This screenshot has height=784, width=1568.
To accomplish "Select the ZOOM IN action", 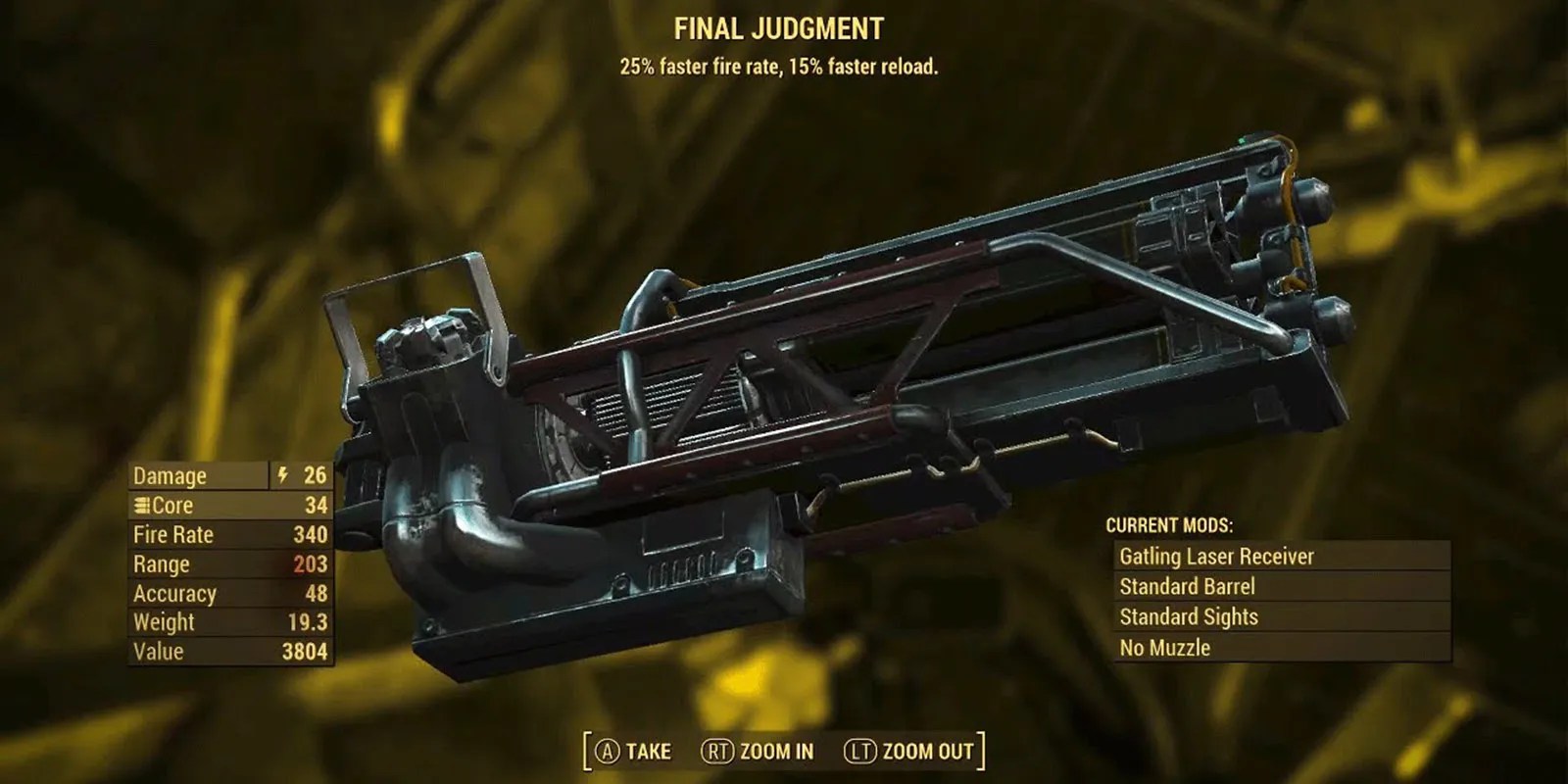I will click(778, 753).
